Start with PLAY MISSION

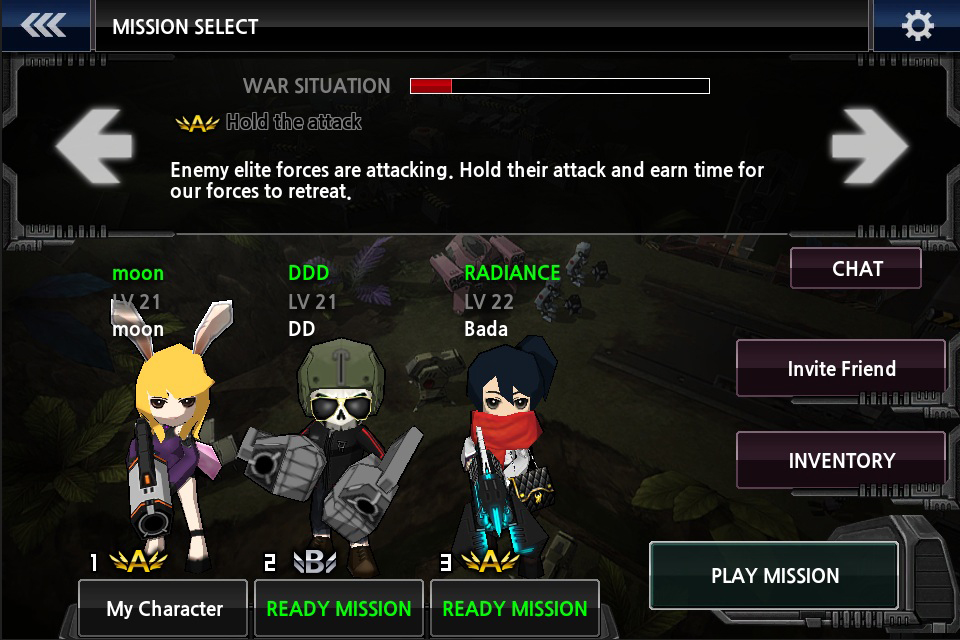[x=774, y=576]
